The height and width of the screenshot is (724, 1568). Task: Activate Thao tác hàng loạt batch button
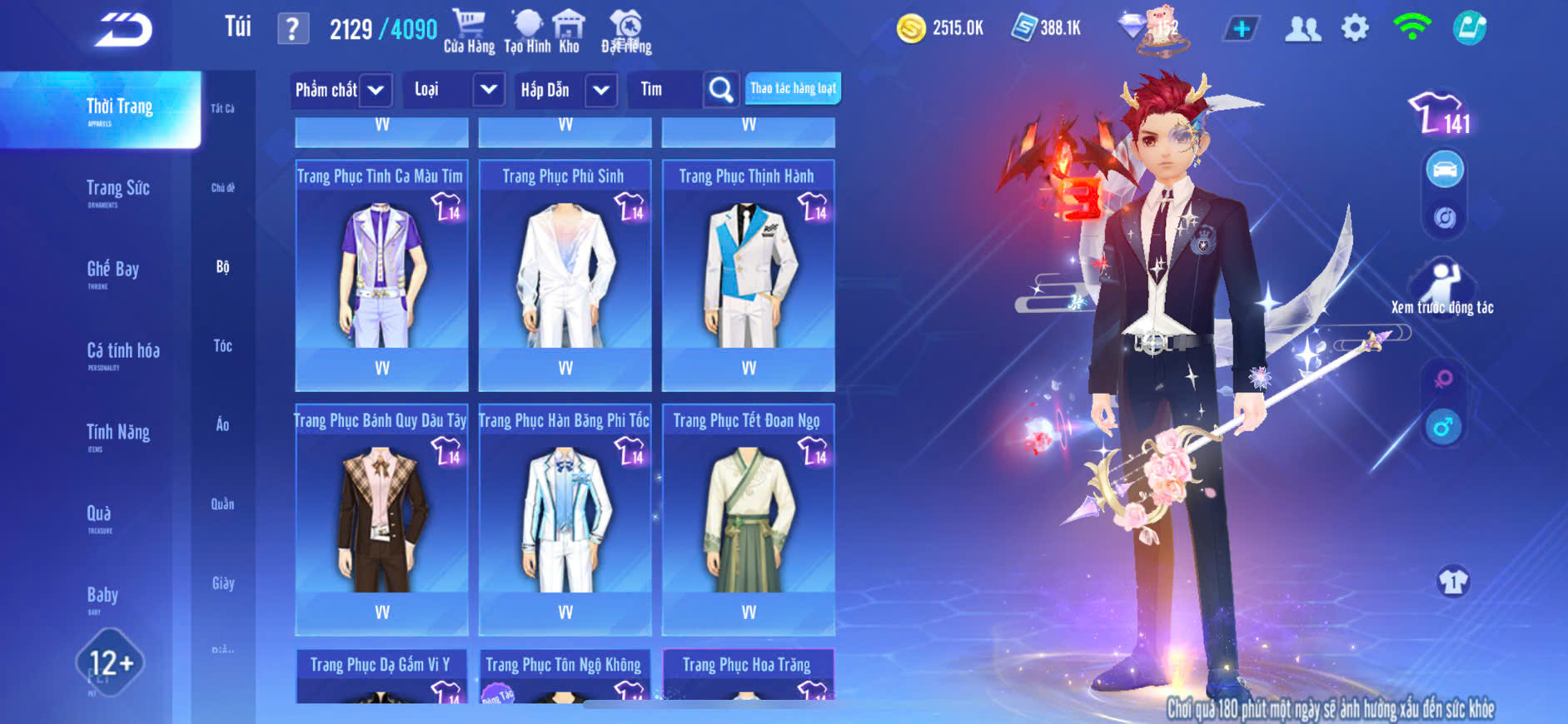click(x=793, y=88)
